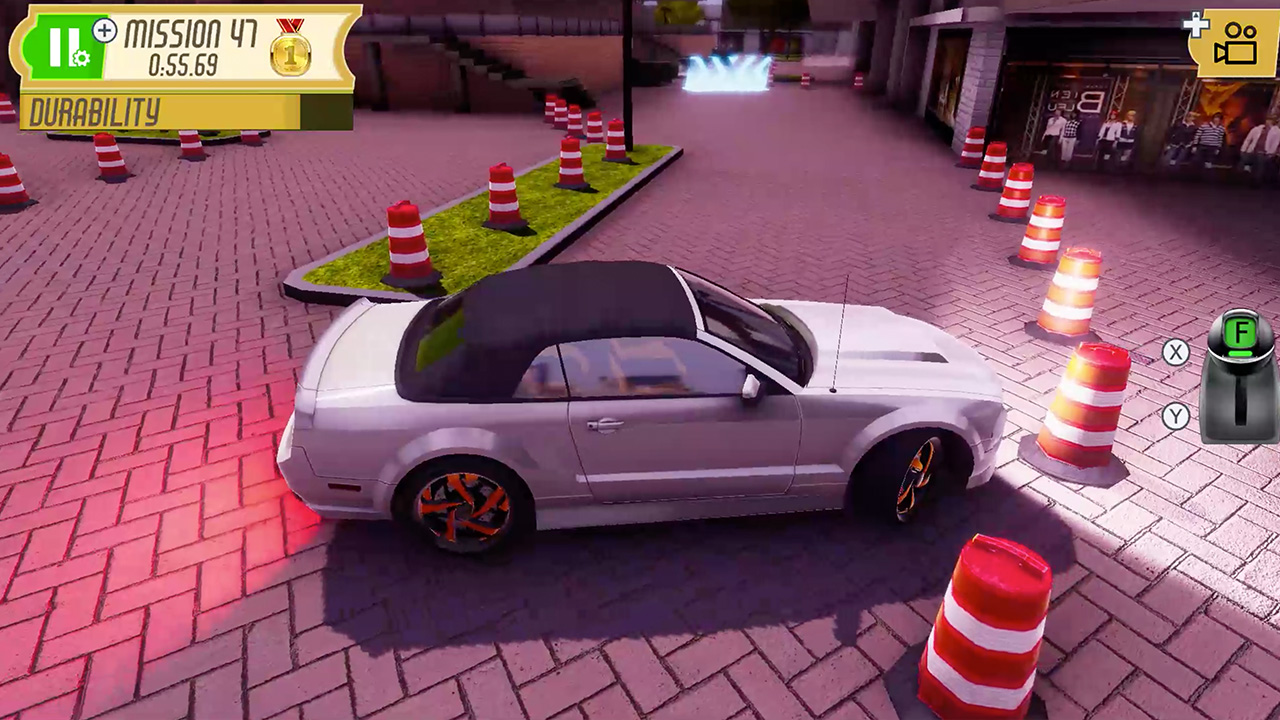Tap the plus icon beside the pause button
The height and width of the screenshot is (720, 1280).
point(103,31)
